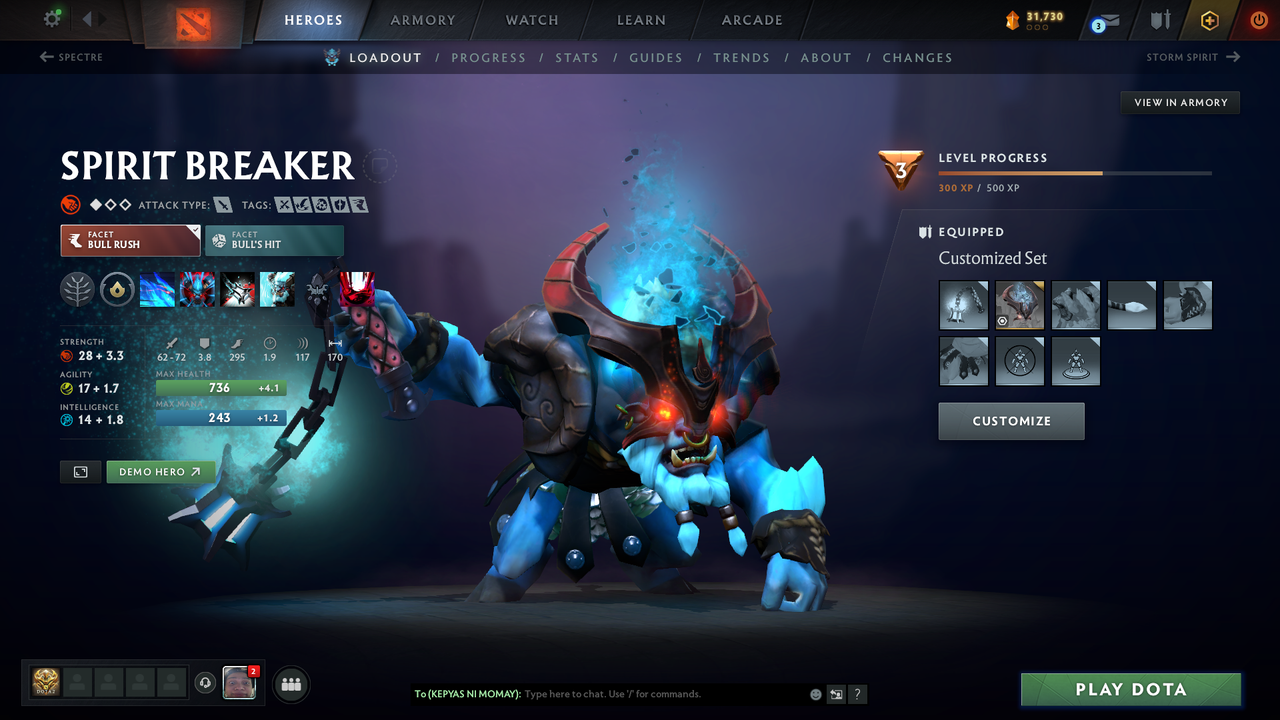Screen dimensions: 1280x720
Task: Open the ARCADE menu
Action: coord(751,20)
